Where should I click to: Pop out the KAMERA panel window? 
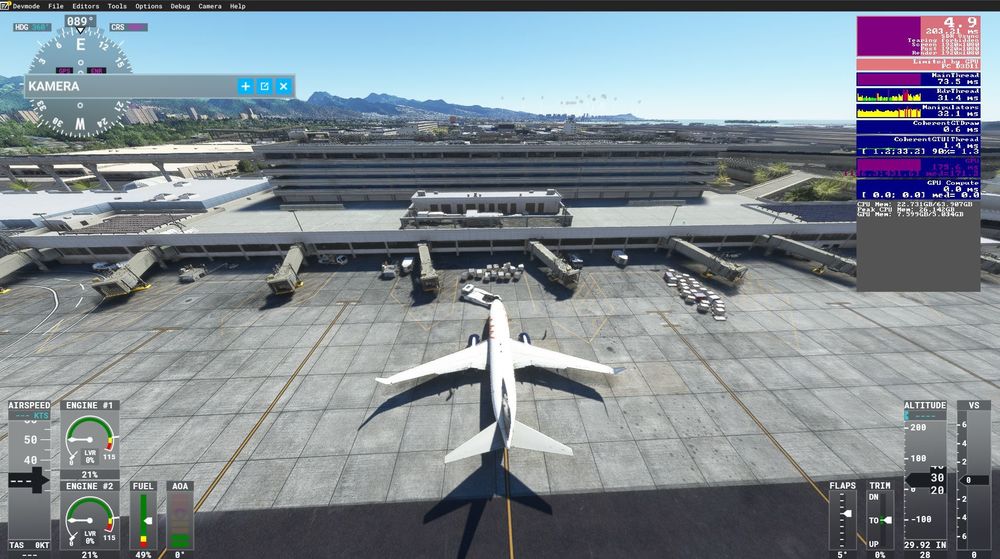pyautogui.click(x=265, y=86)
